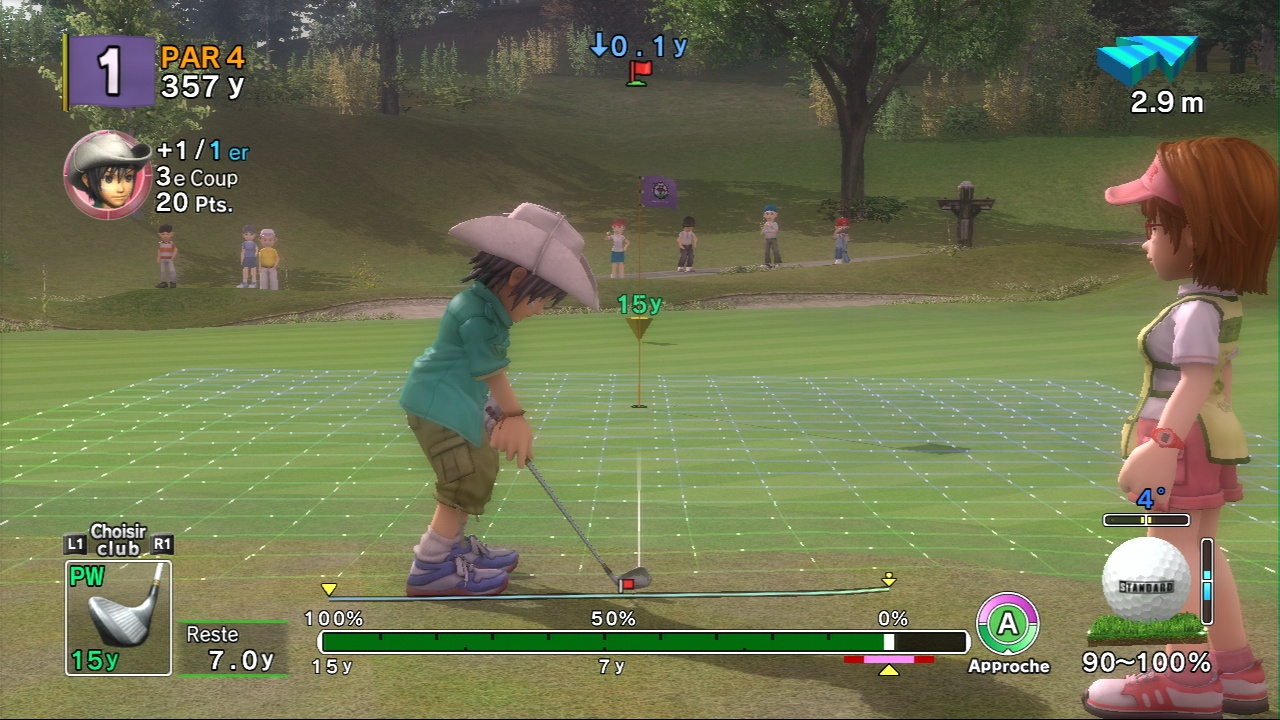Choose the Standard golf ball icon
Image resolution: width=1280 pixels, height=720 pixels.
coord(1146,581)
